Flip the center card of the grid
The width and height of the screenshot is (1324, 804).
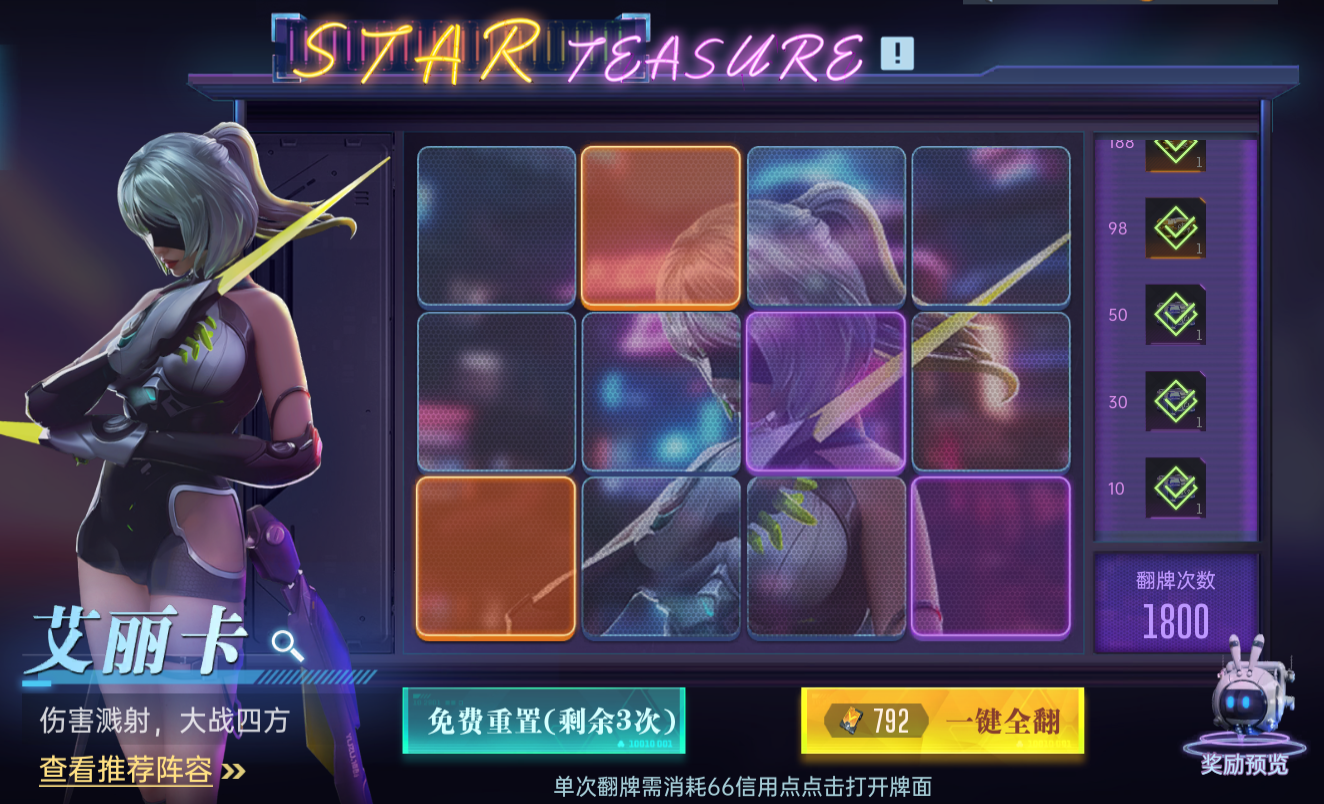tap(658, 392)
